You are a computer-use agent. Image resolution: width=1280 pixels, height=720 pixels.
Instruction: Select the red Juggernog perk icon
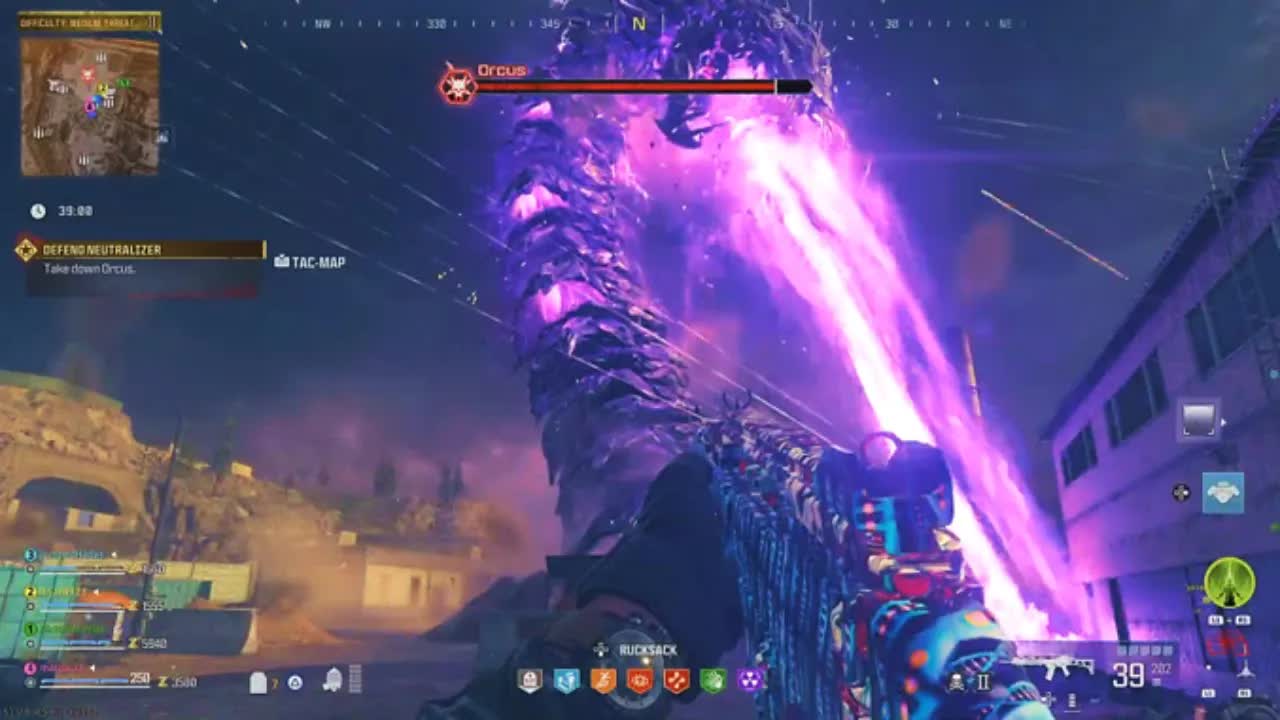point(640,681)
